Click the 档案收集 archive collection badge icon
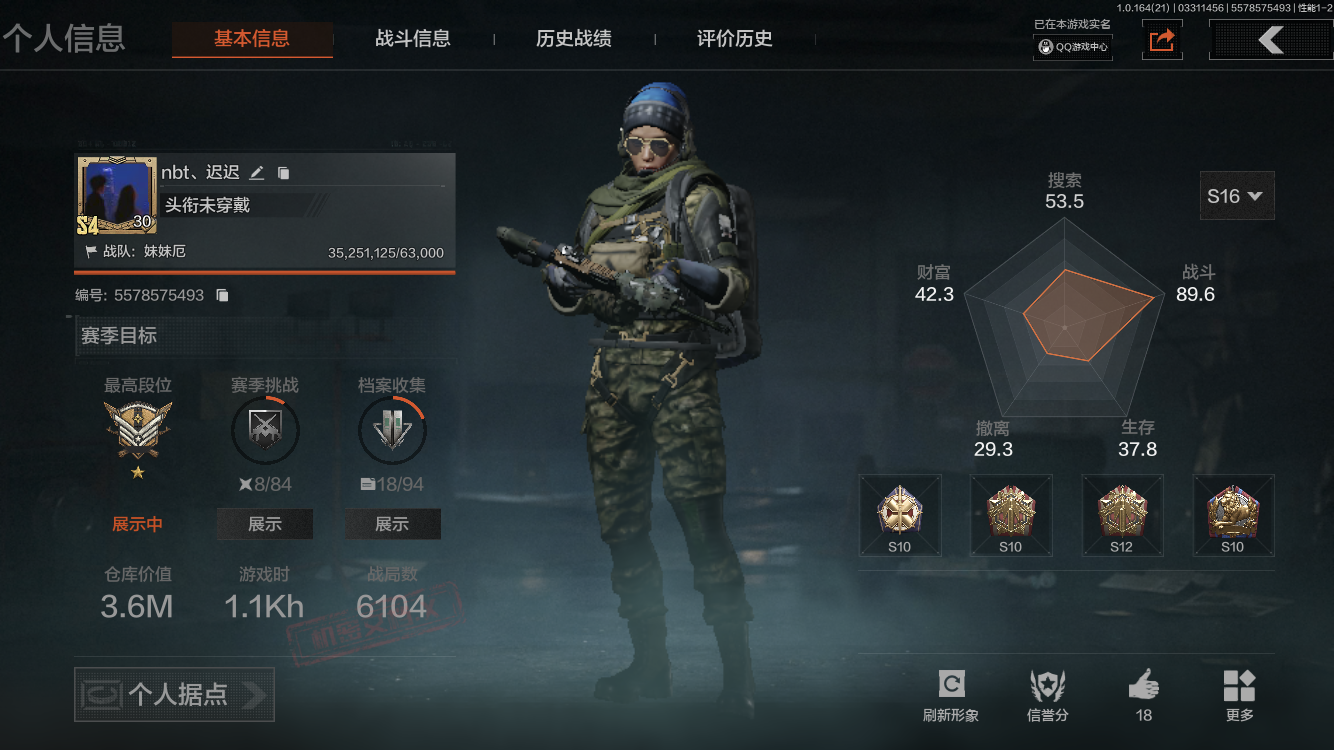The height and width of the screenshot is (750, 1334). [x=392, y=430]
